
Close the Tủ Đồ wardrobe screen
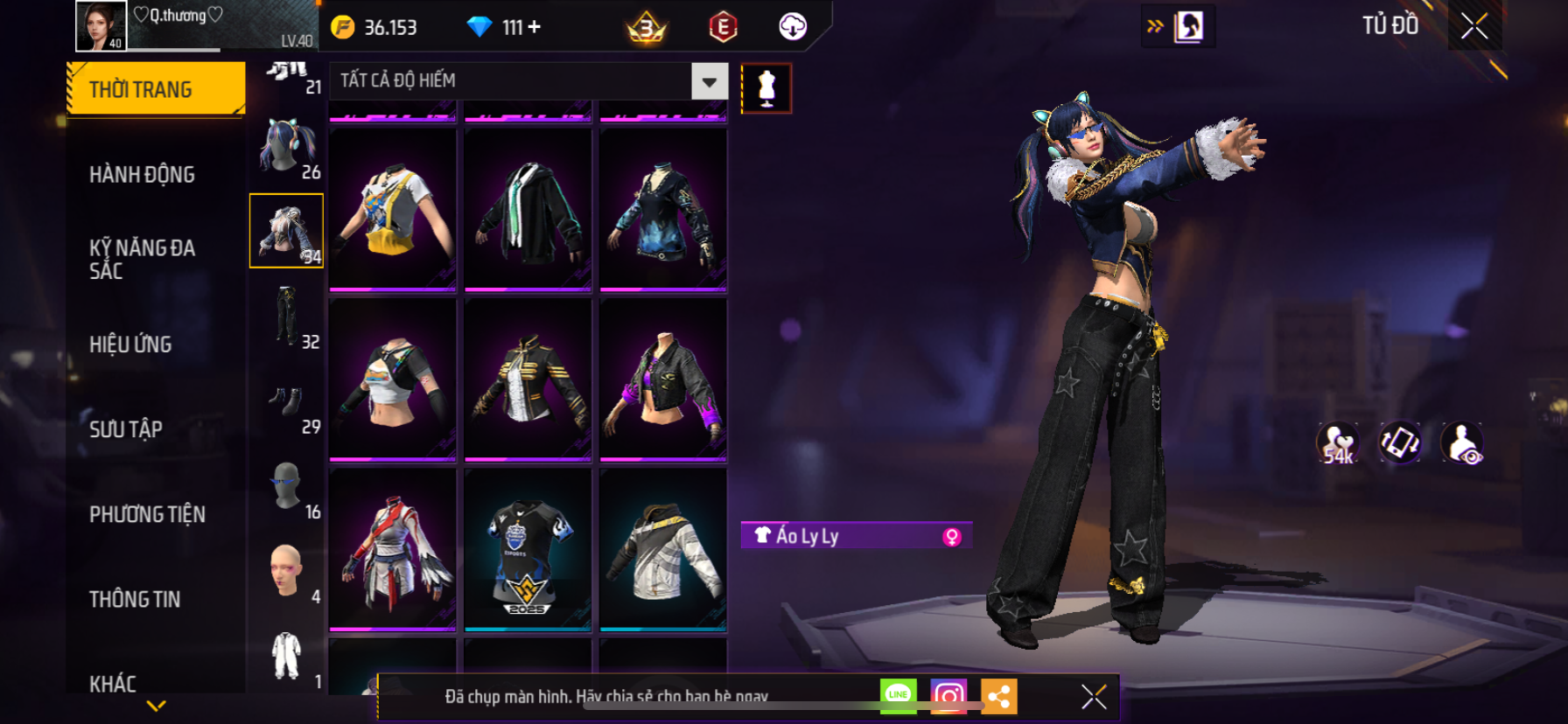[1474, 26]
